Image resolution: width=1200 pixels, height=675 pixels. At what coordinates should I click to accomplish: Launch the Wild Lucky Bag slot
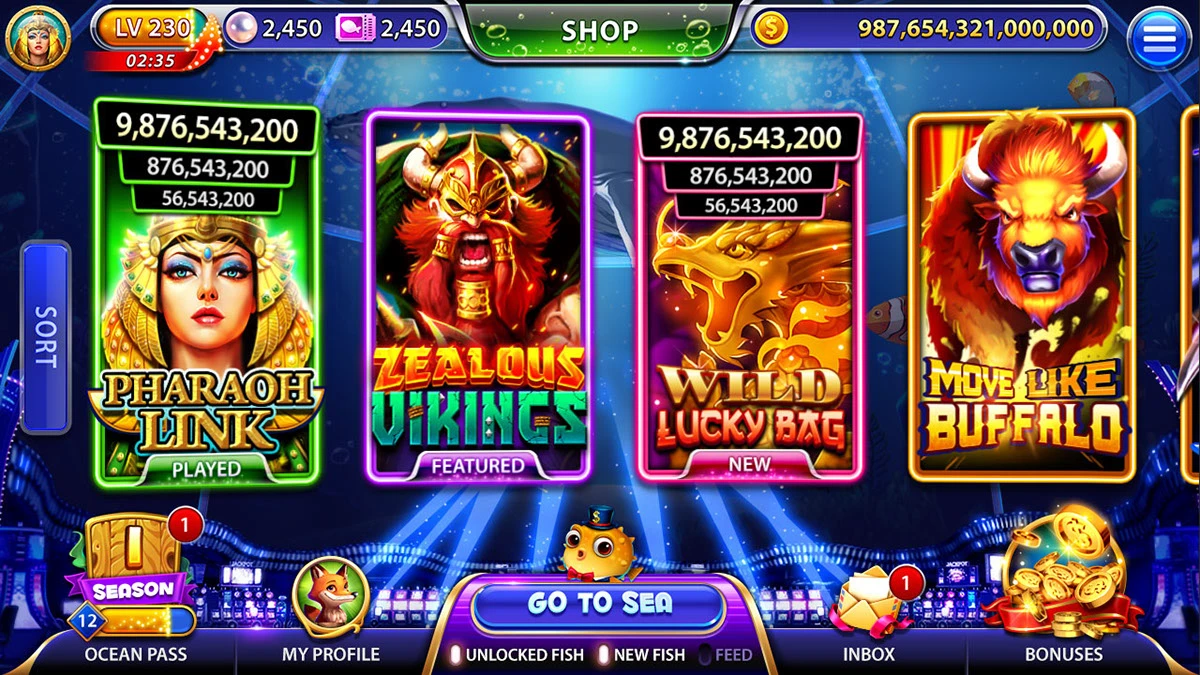pos(749,300)
